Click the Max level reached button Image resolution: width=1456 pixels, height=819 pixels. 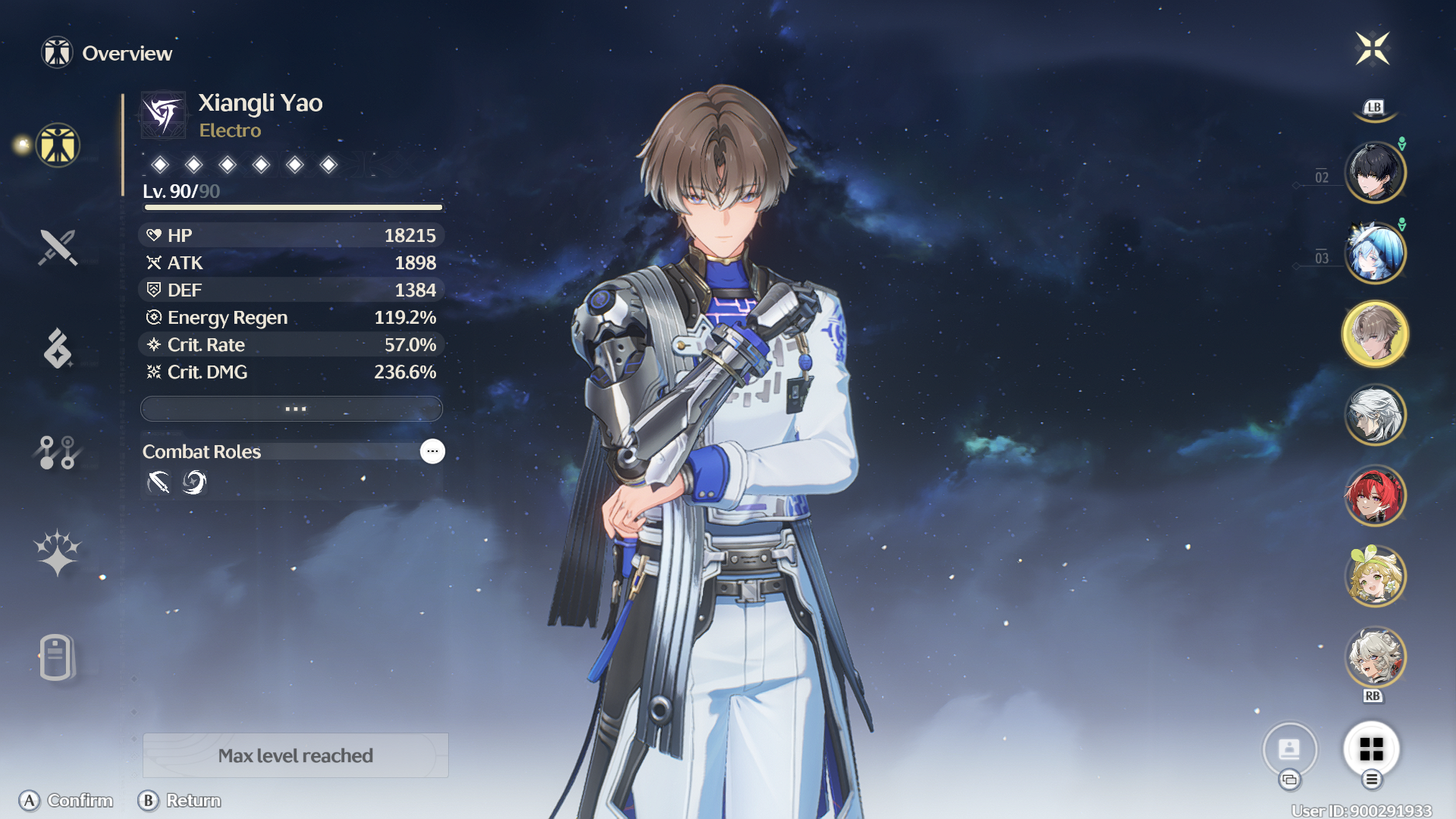click(296, 755)
